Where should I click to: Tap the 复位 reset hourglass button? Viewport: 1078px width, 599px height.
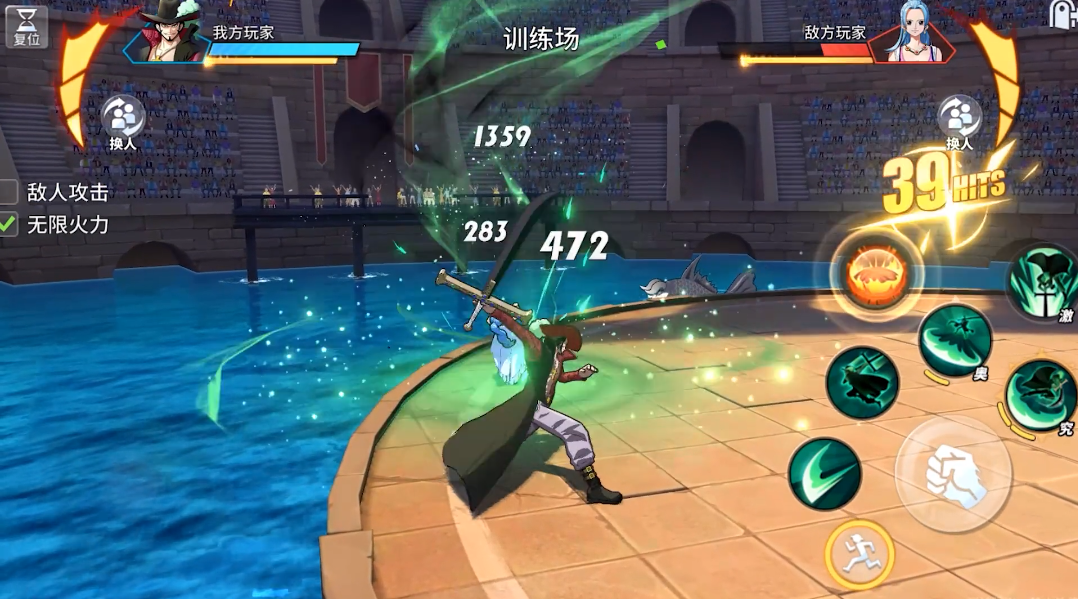pos(26,26)
